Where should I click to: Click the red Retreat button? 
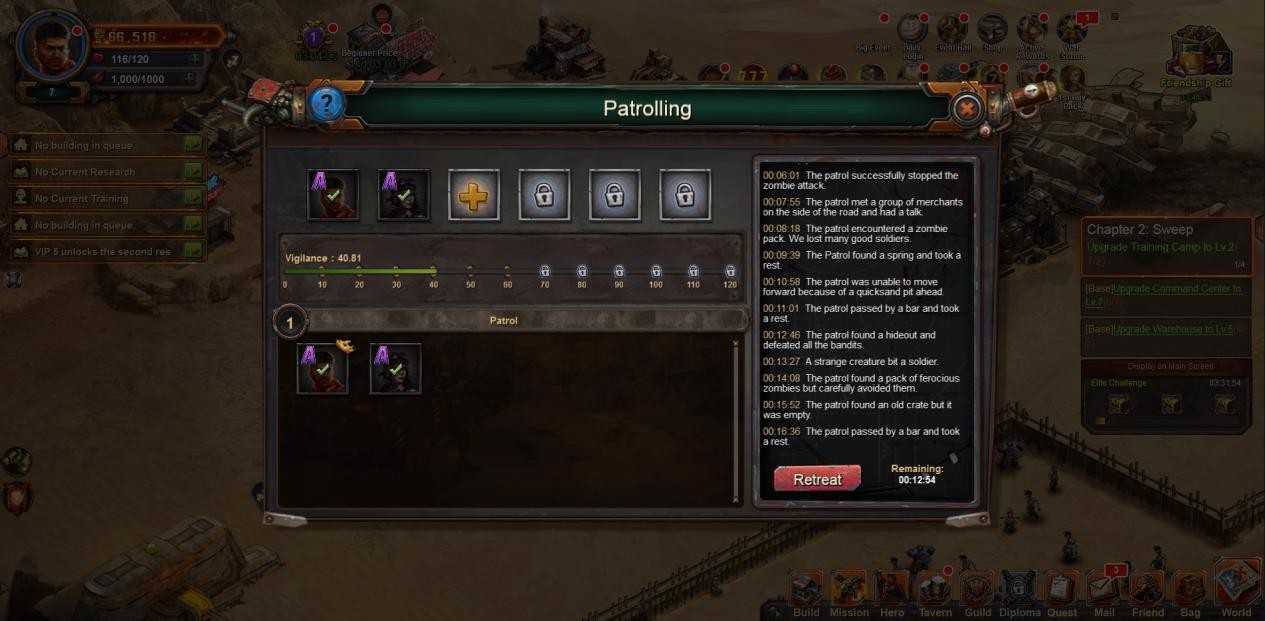[817, 479]
